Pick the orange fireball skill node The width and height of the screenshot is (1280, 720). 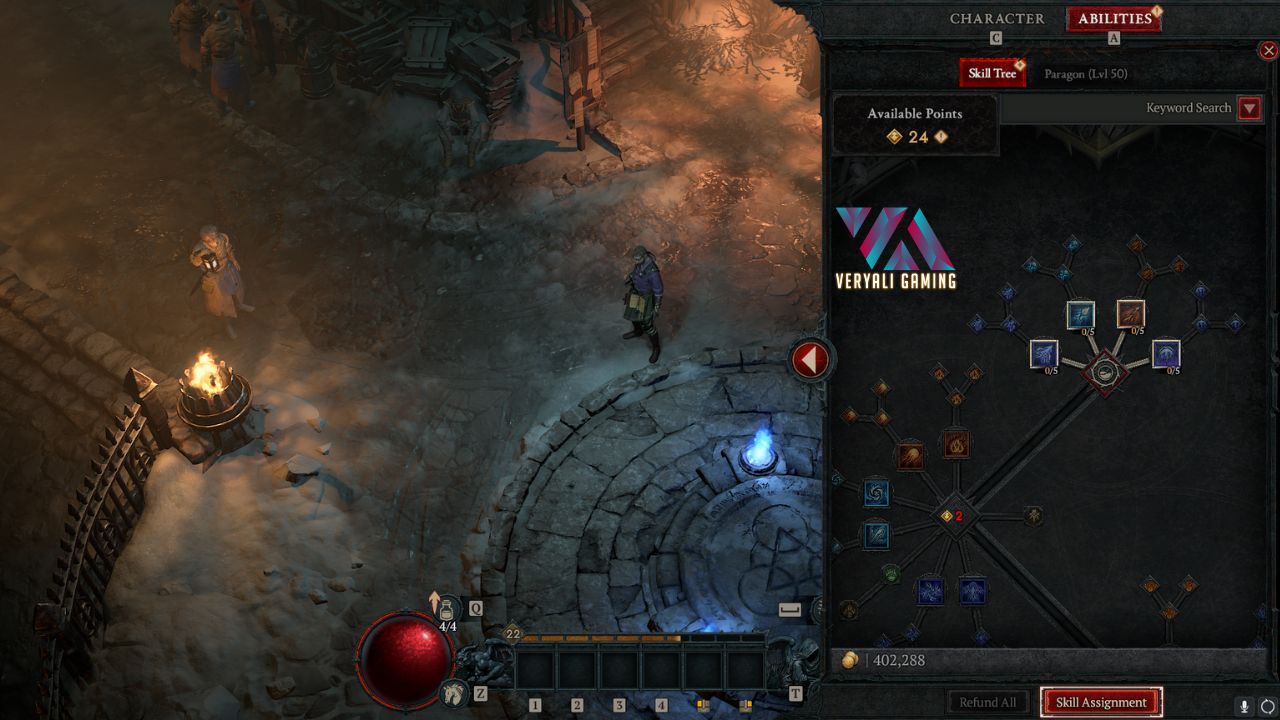(x=910, y=457)
